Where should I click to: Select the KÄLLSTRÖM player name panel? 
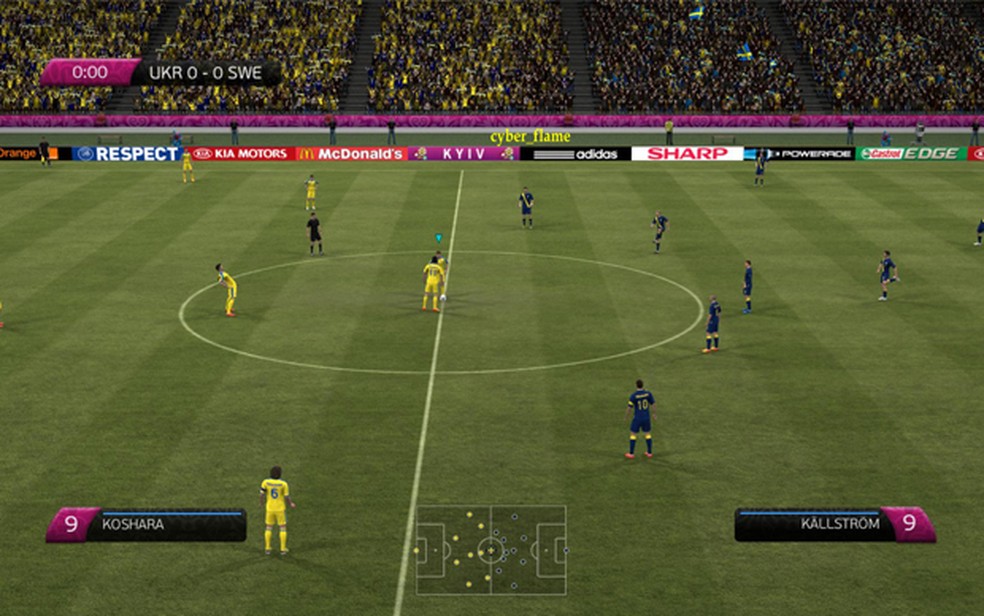coord(834,524)
